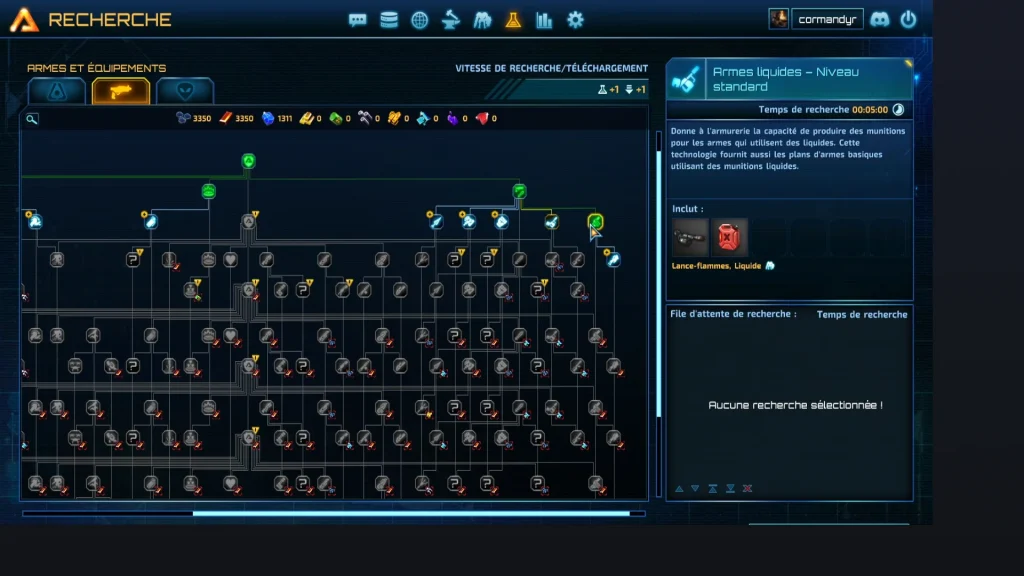Viewport: 1024px width, 576px height.
Task: Open the anvil crafting icon
Action: [451, 20]
